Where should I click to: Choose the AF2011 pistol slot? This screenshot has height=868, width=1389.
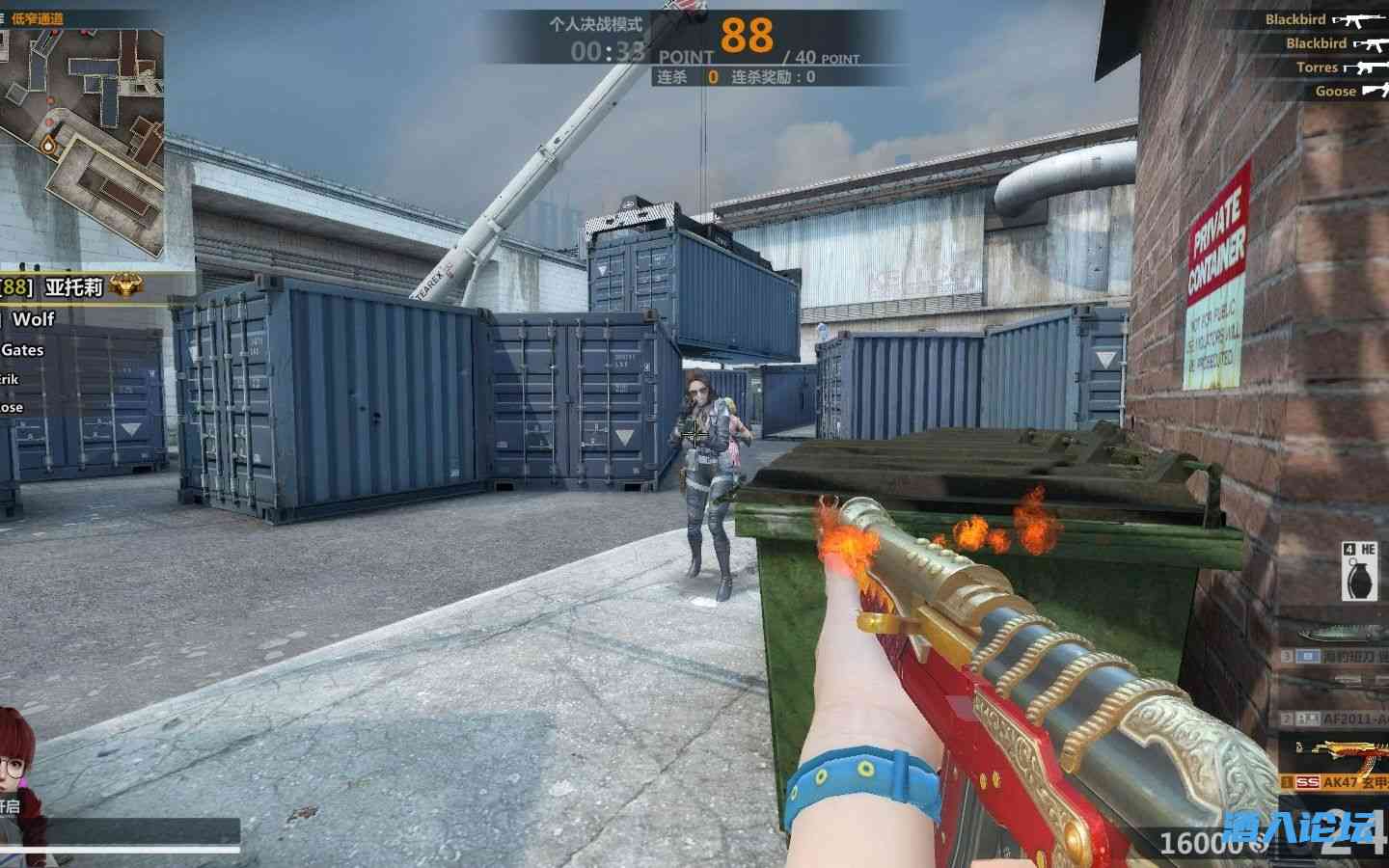click(x=1336, y=718)
